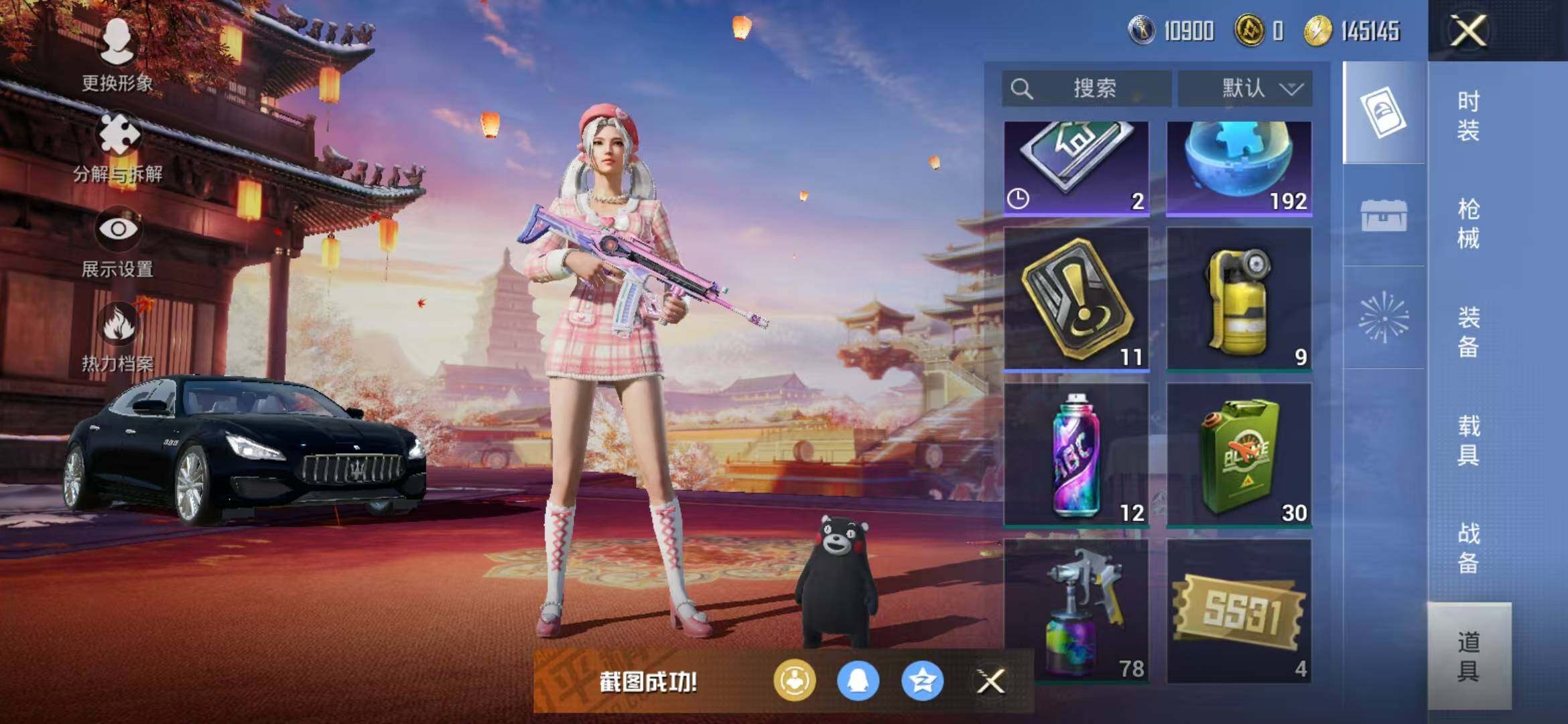Open 展示设置 display settings
Viewport: 1568px width, 724px height.
[x=118, y=241]
